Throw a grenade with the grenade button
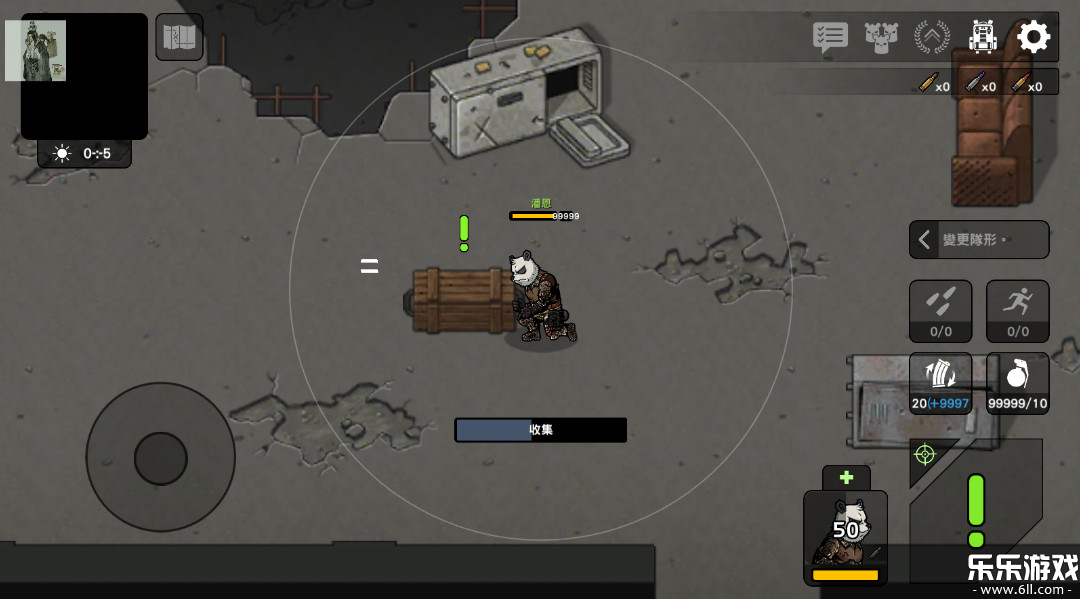1080x599 pixels. coord(1018,384)
